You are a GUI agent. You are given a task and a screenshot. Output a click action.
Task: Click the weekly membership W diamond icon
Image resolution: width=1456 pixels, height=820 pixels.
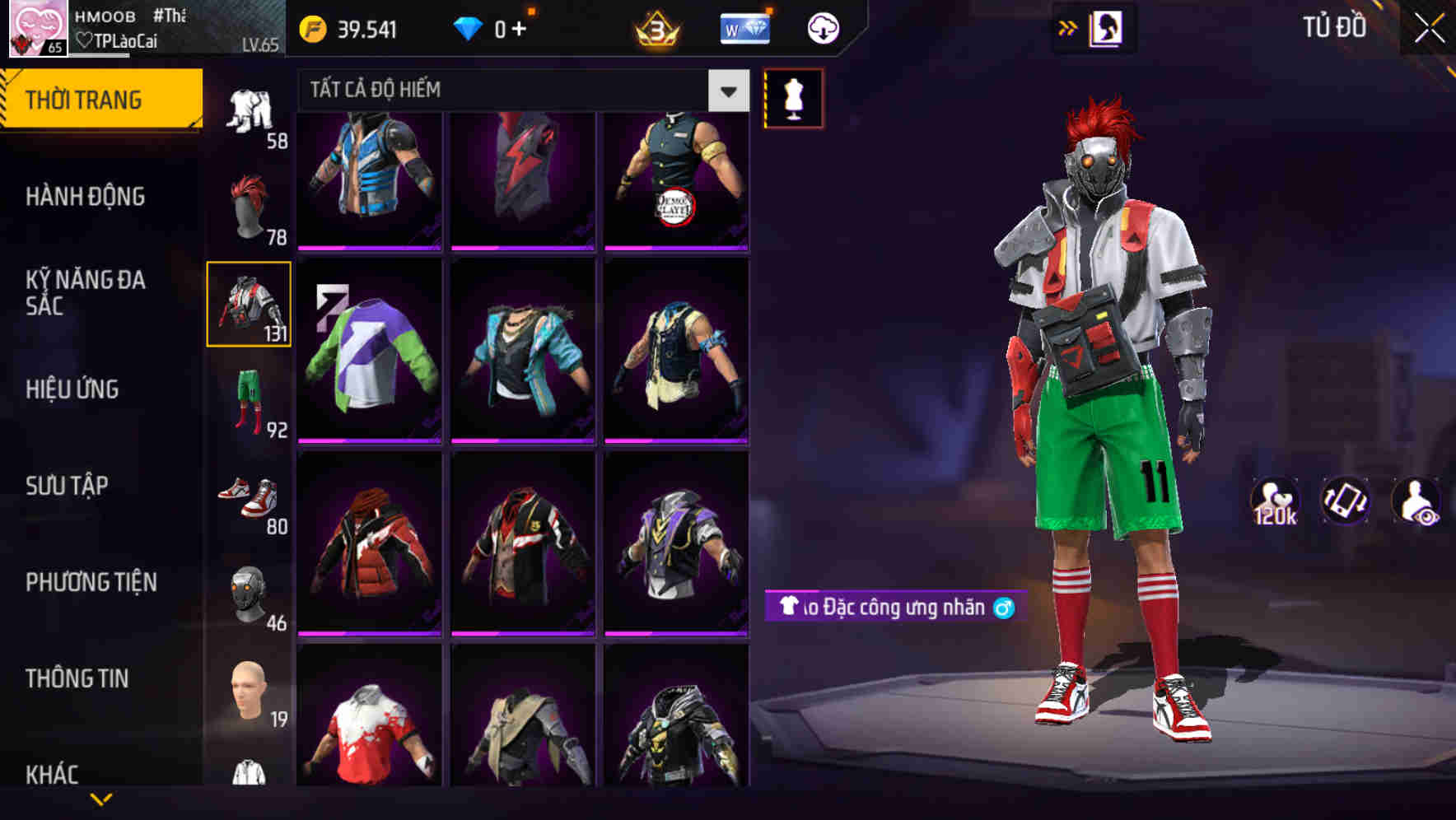pyautogui.click(x=744, y=26)
